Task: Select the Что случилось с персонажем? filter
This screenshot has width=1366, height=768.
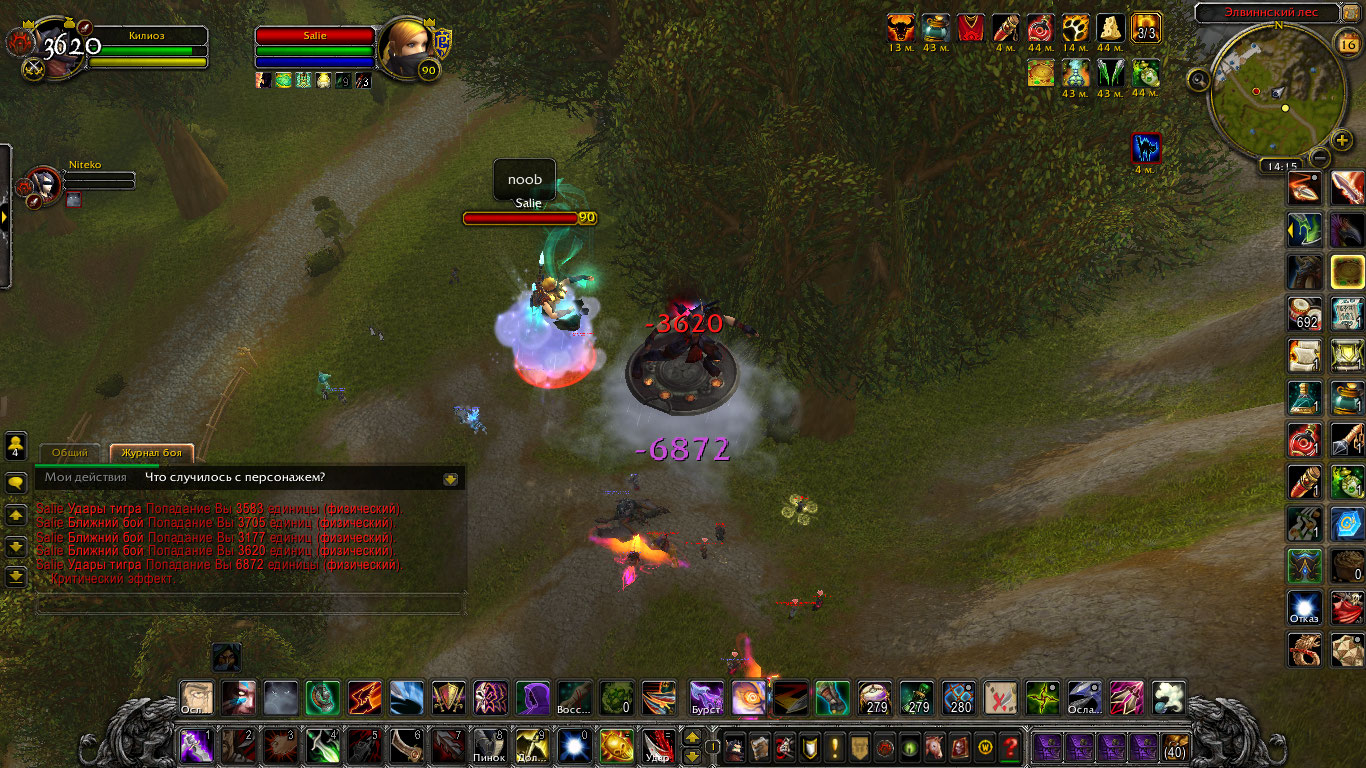Action: [235, 477]
